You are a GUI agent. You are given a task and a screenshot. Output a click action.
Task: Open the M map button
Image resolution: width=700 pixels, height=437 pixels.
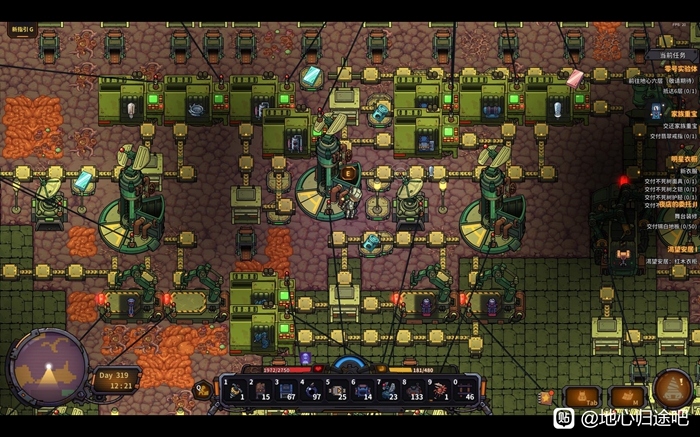pos(627,396)
